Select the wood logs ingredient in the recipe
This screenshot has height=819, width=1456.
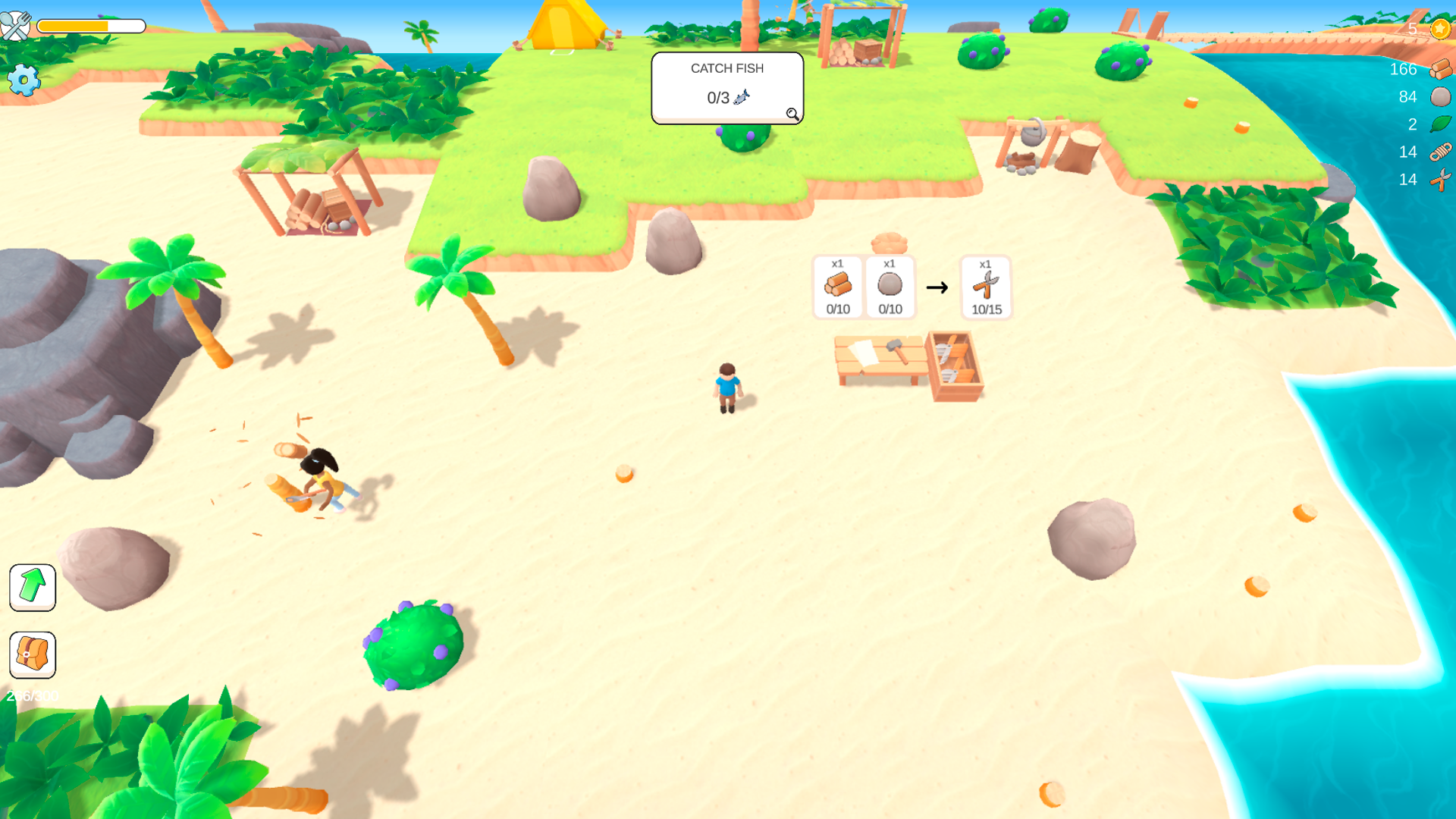[x=838, y=287]
